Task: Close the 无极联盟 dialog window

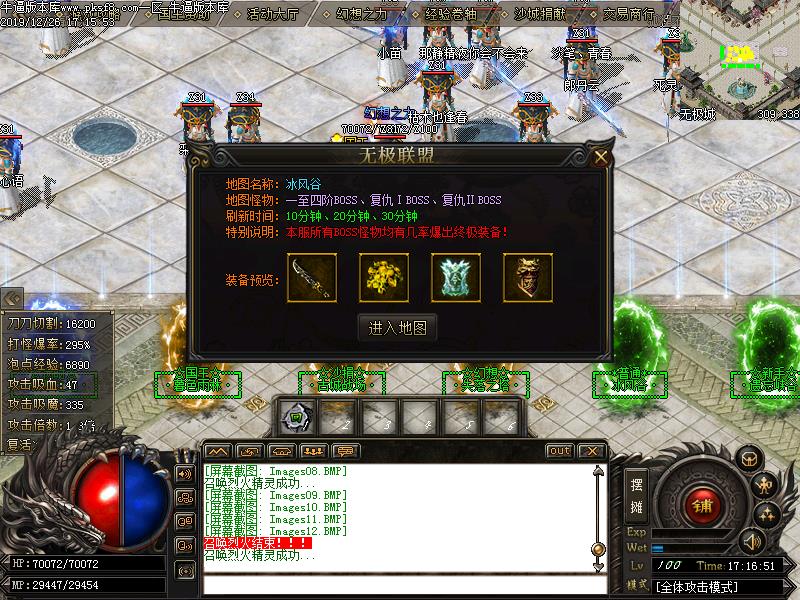Action: pos(600,157)
